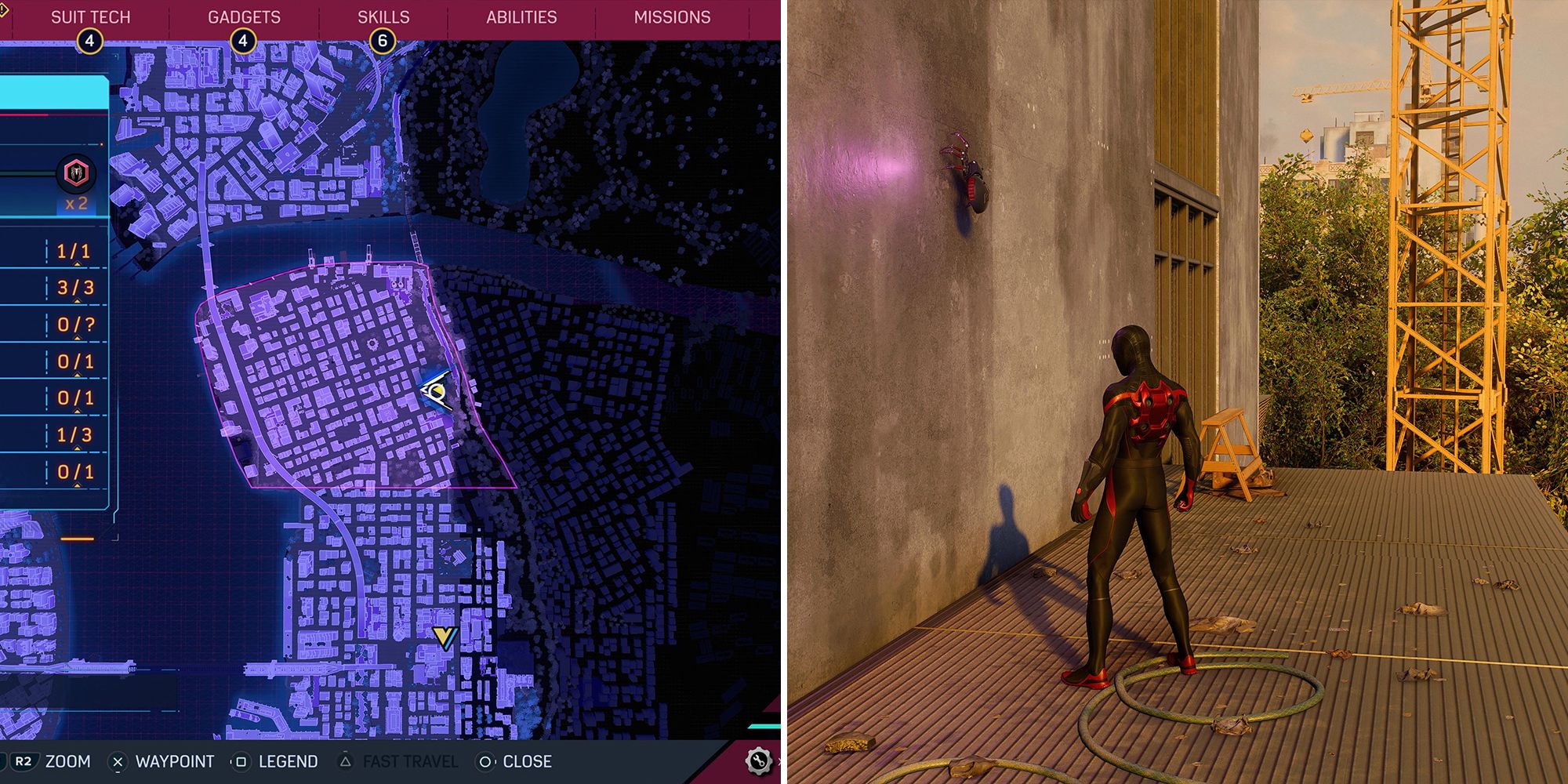Click the WAYPOINT button
1568x784 pixels.
[174, 760]
